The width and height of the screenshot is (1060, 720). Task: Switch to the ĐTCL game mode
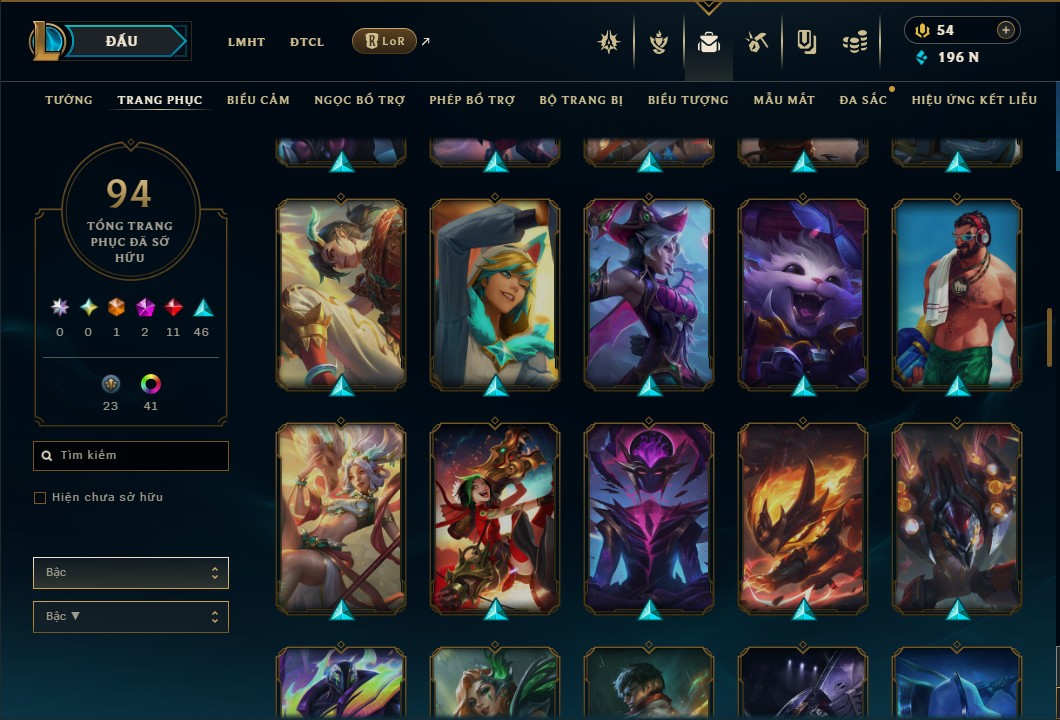click(307, 42)
